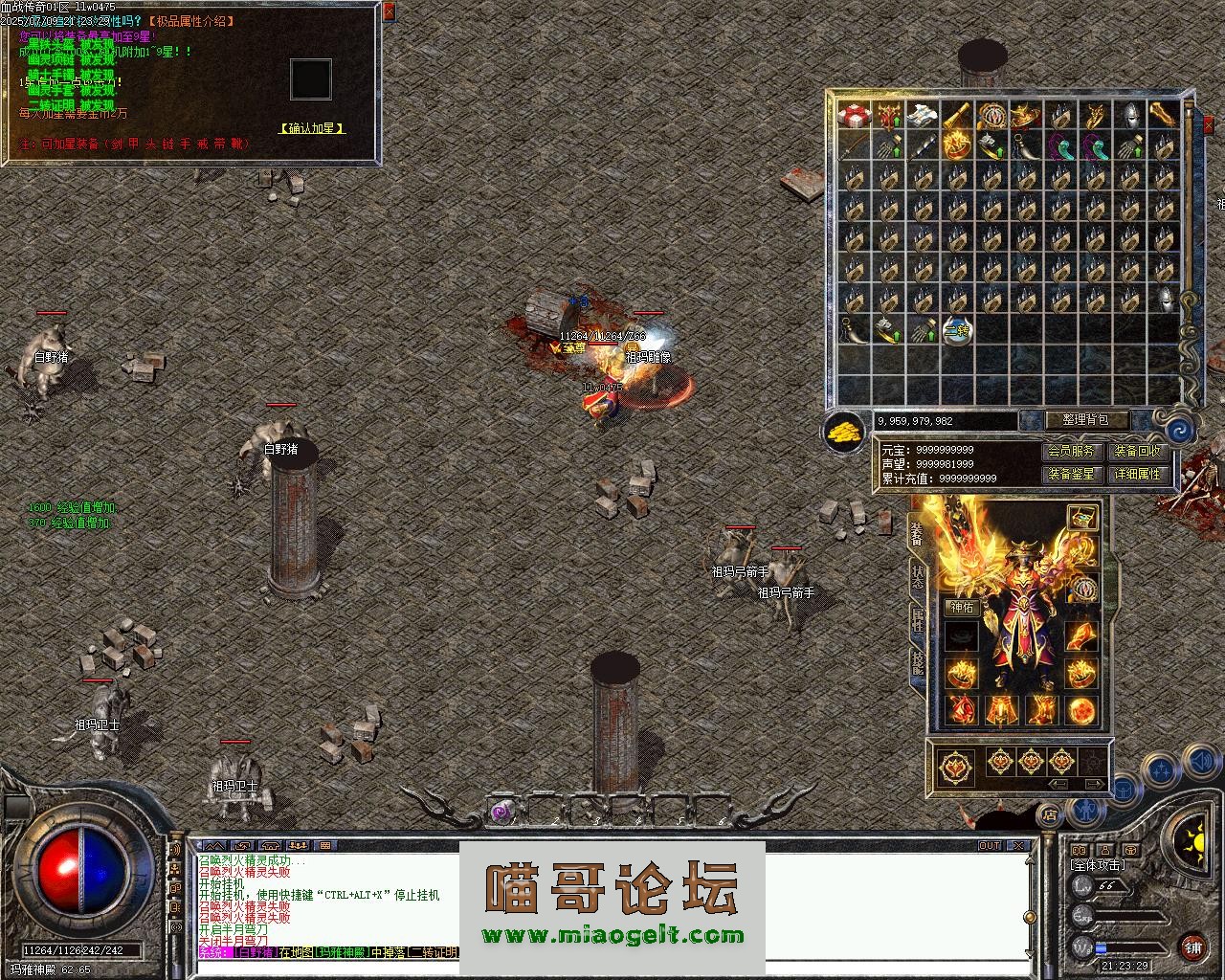Select the 二转 orb in the bag
Viewport: 1225px width, 980px height.
click(x=956, y=331)
